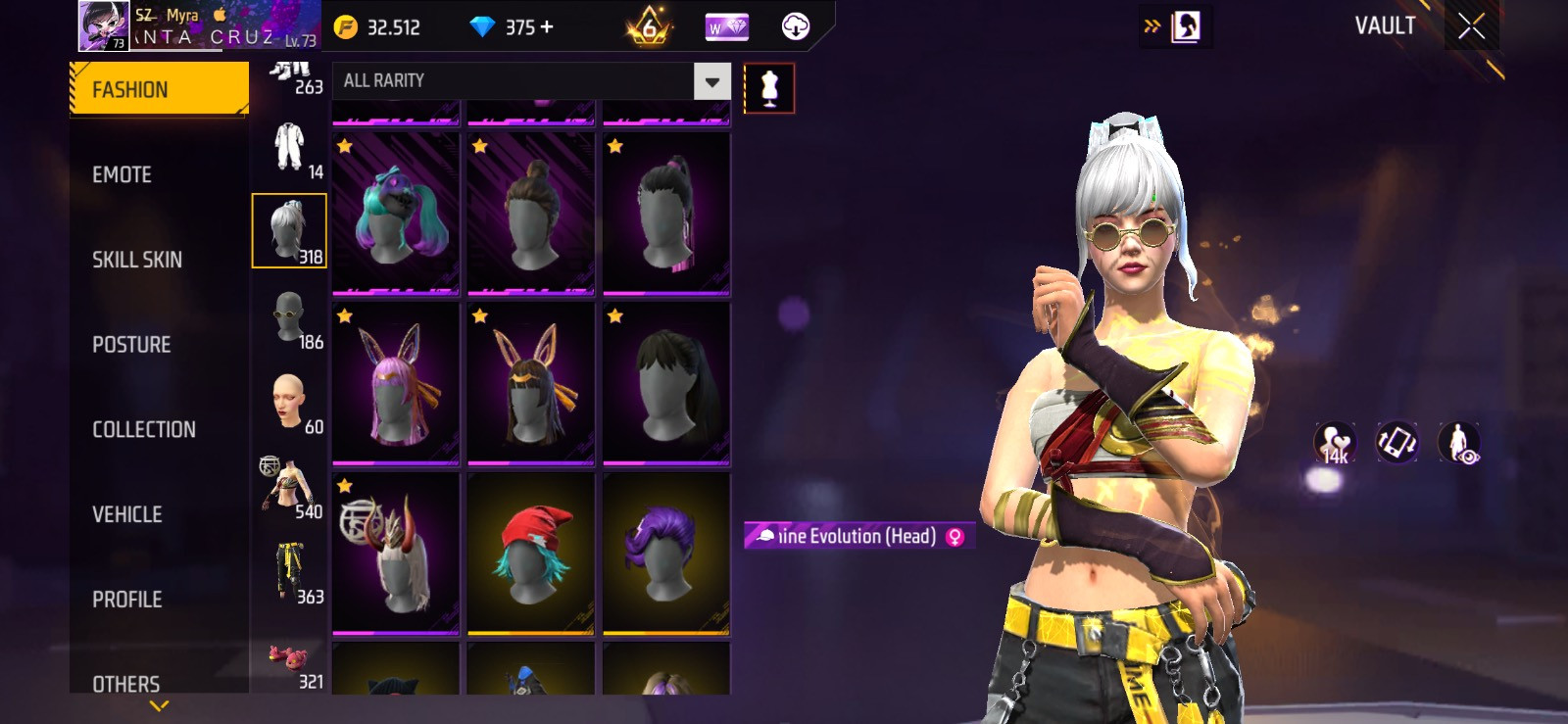Viewport: 1568px width, 724px height.
Task: Choose the red beanie headgear
Action: (531, 553)
